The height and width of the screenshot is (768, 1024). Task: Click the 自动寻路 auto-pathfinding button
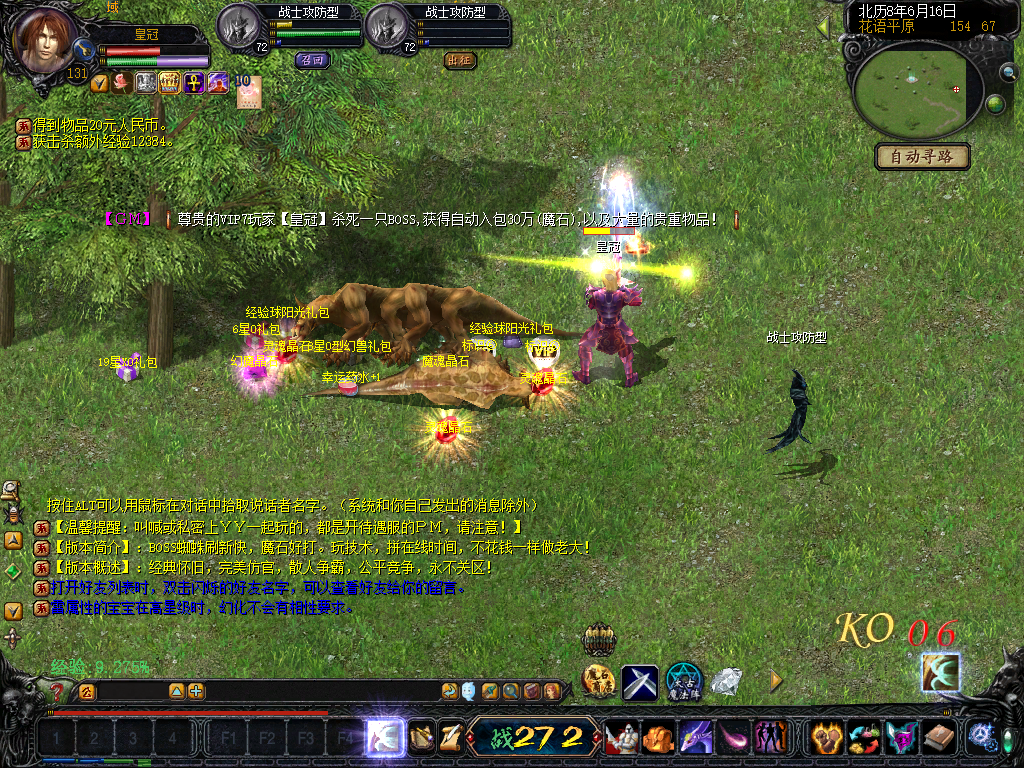(923, 156)
